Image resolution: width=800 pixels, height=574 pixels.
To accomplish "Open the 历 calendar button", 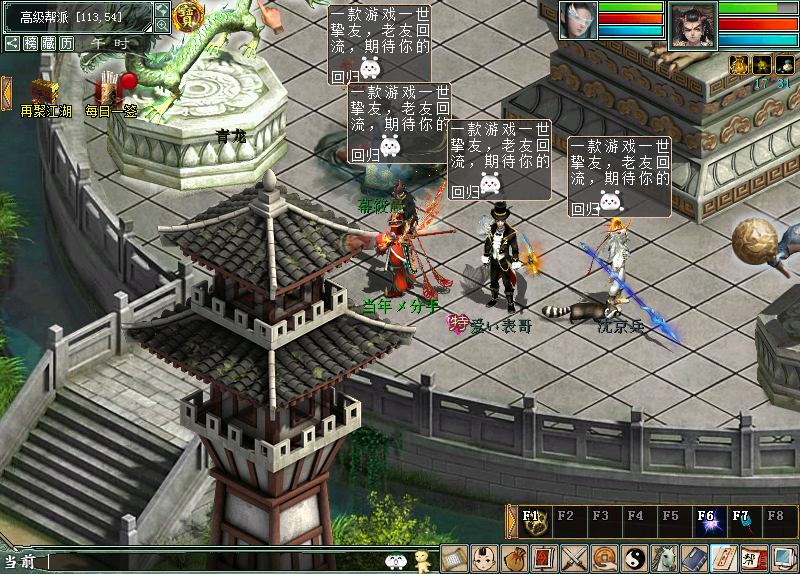I will (x=66, y=43).
